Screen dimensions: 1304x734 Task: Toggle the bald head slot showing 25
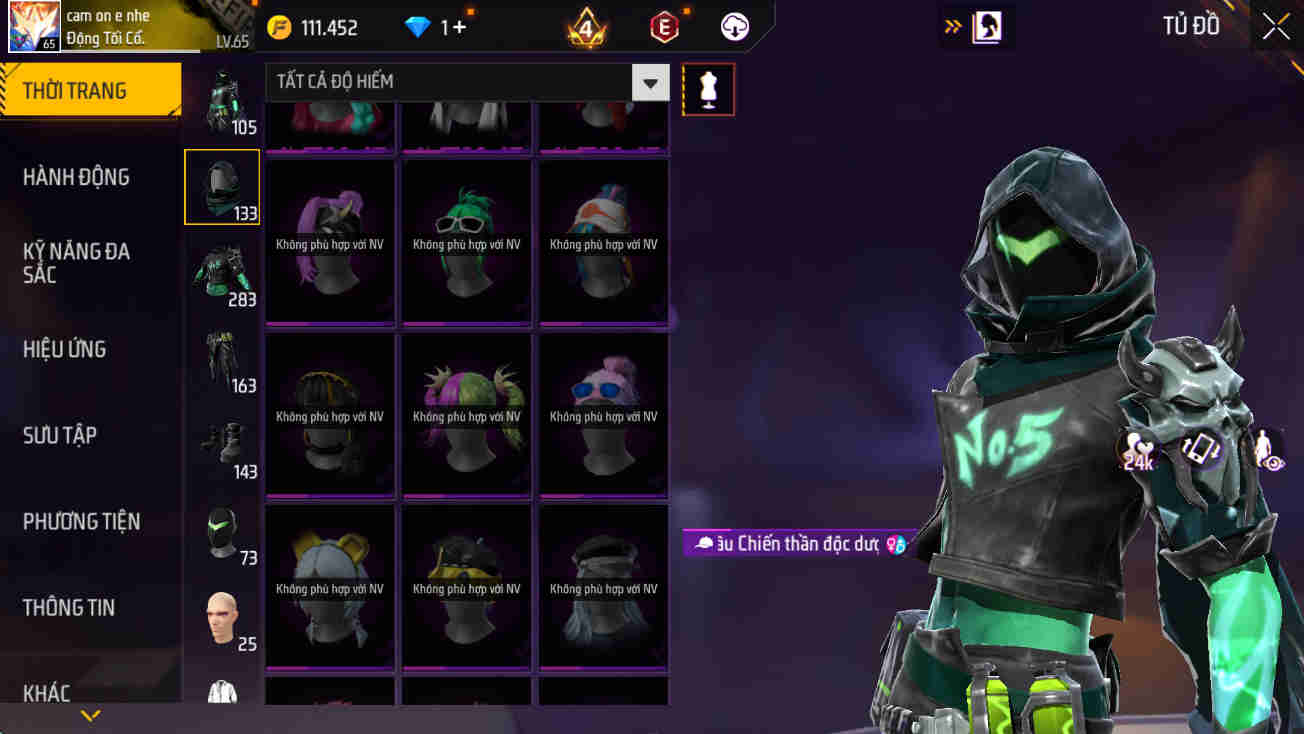[224, 620]
